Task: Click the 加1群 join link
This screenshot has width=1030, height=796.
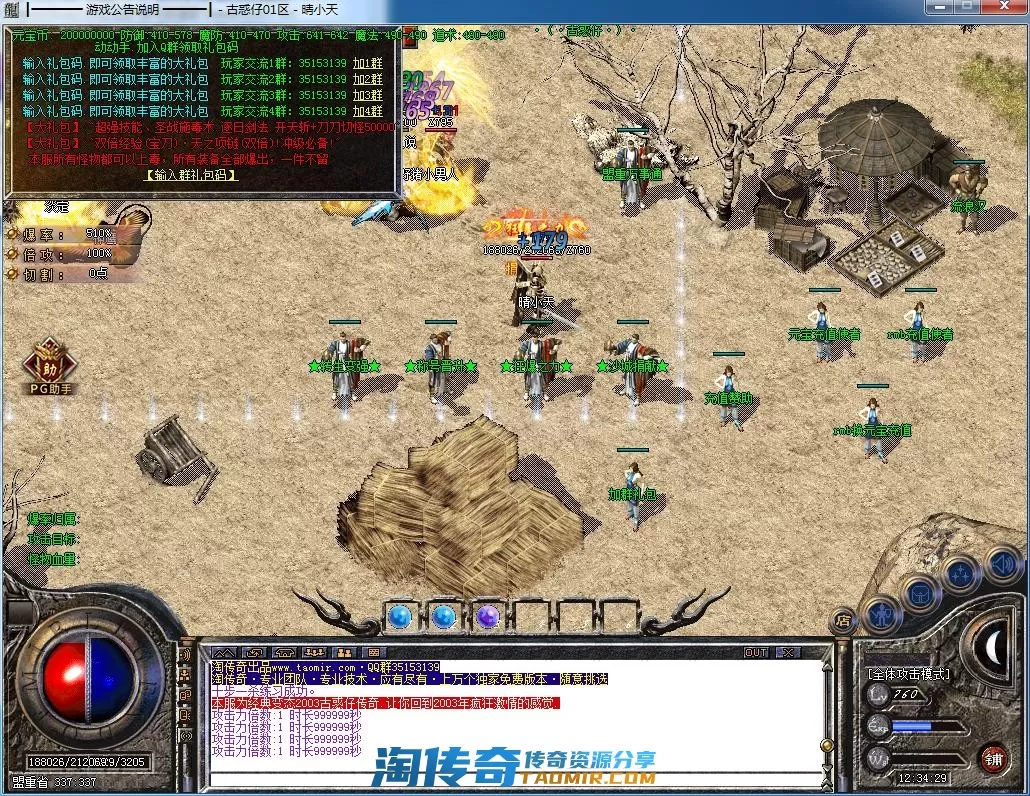Action: (368, 63)
